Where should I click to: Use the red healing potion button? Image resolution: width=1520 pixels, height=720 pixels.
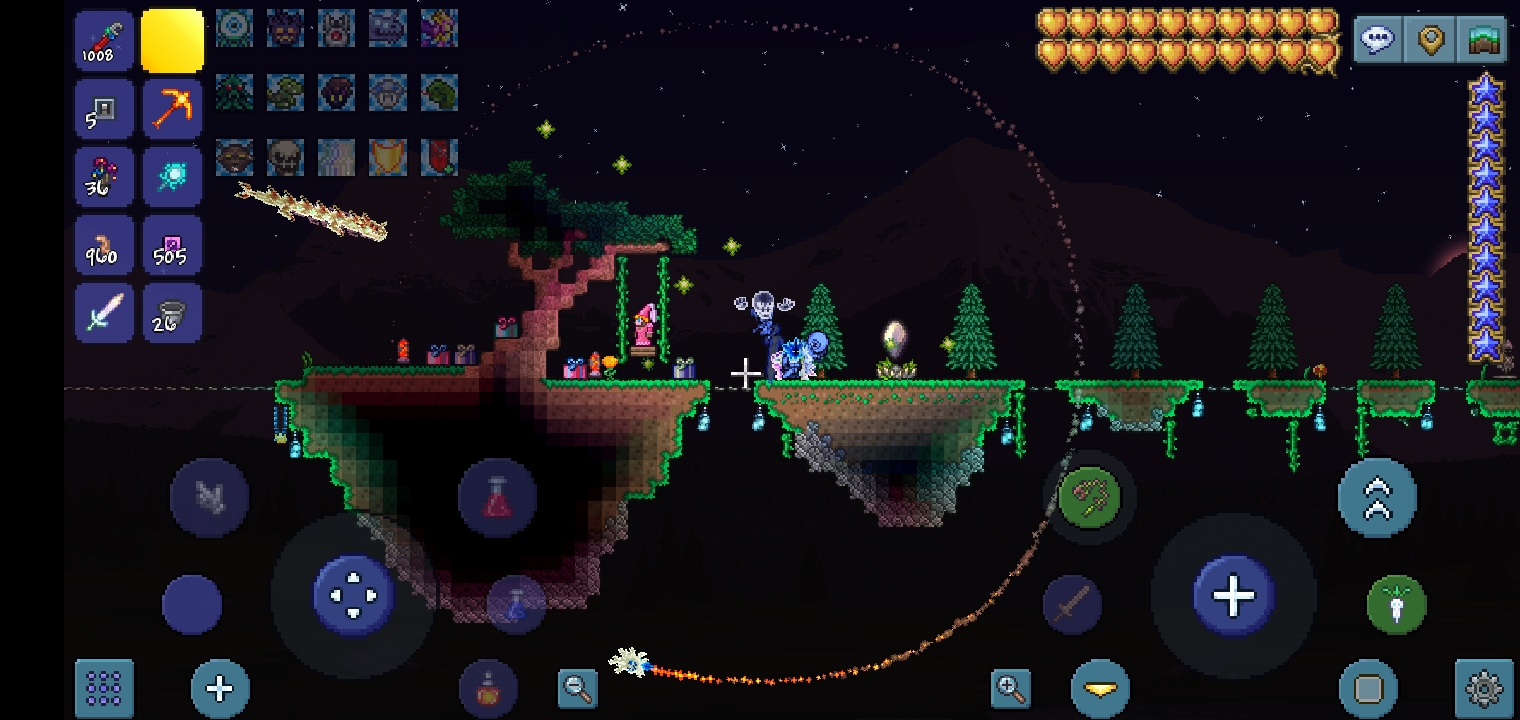point(497,497)
